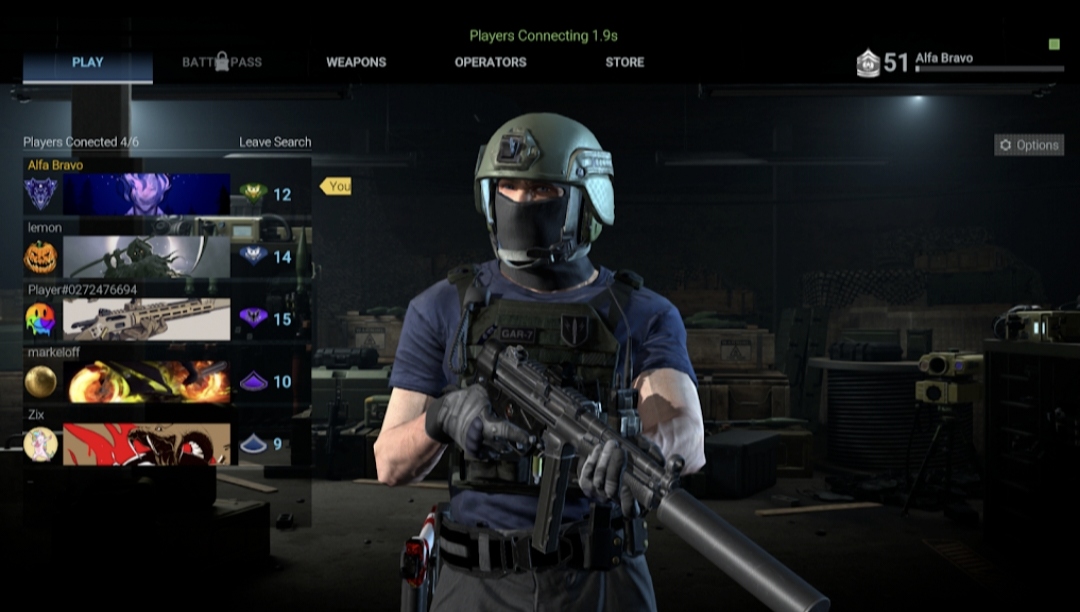1080x612 pixels.
Task: Open the locked Battle Pass tab
Action: [x=222, y=62]
